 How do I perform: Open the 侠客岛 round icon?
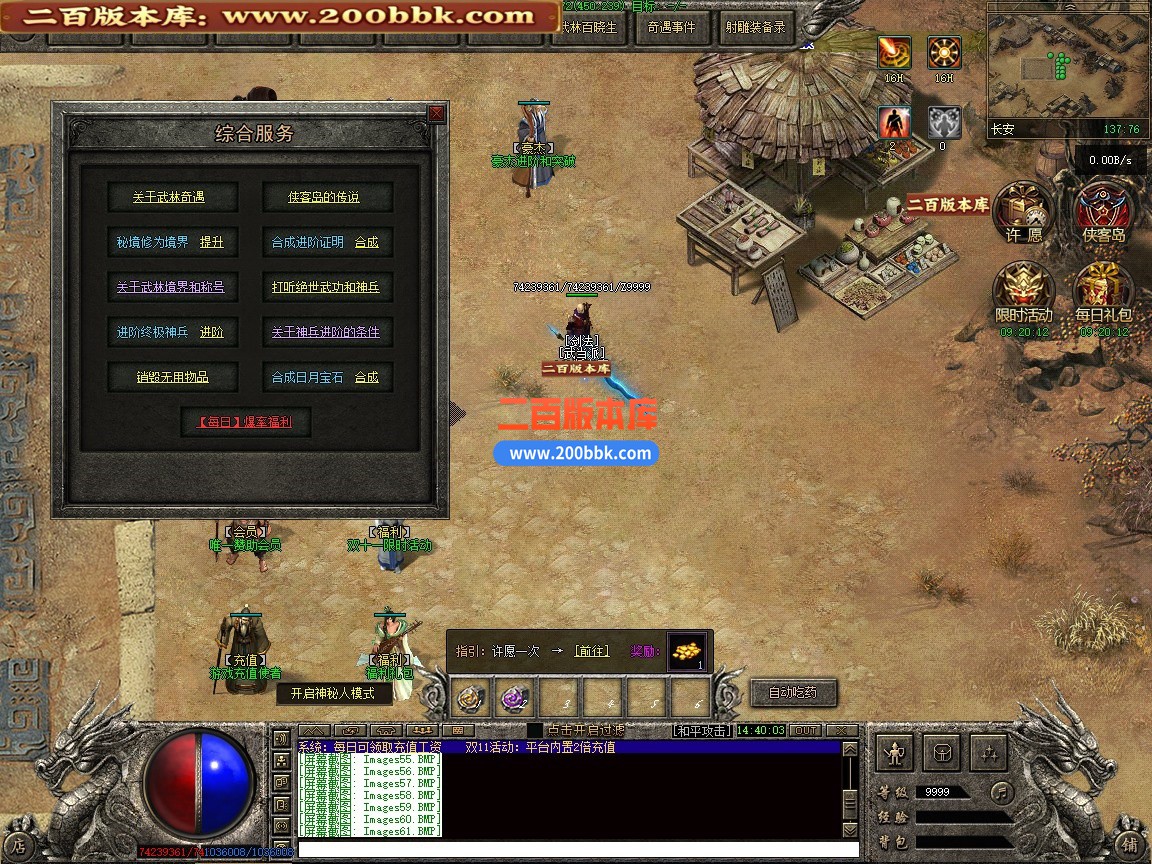1103,214
